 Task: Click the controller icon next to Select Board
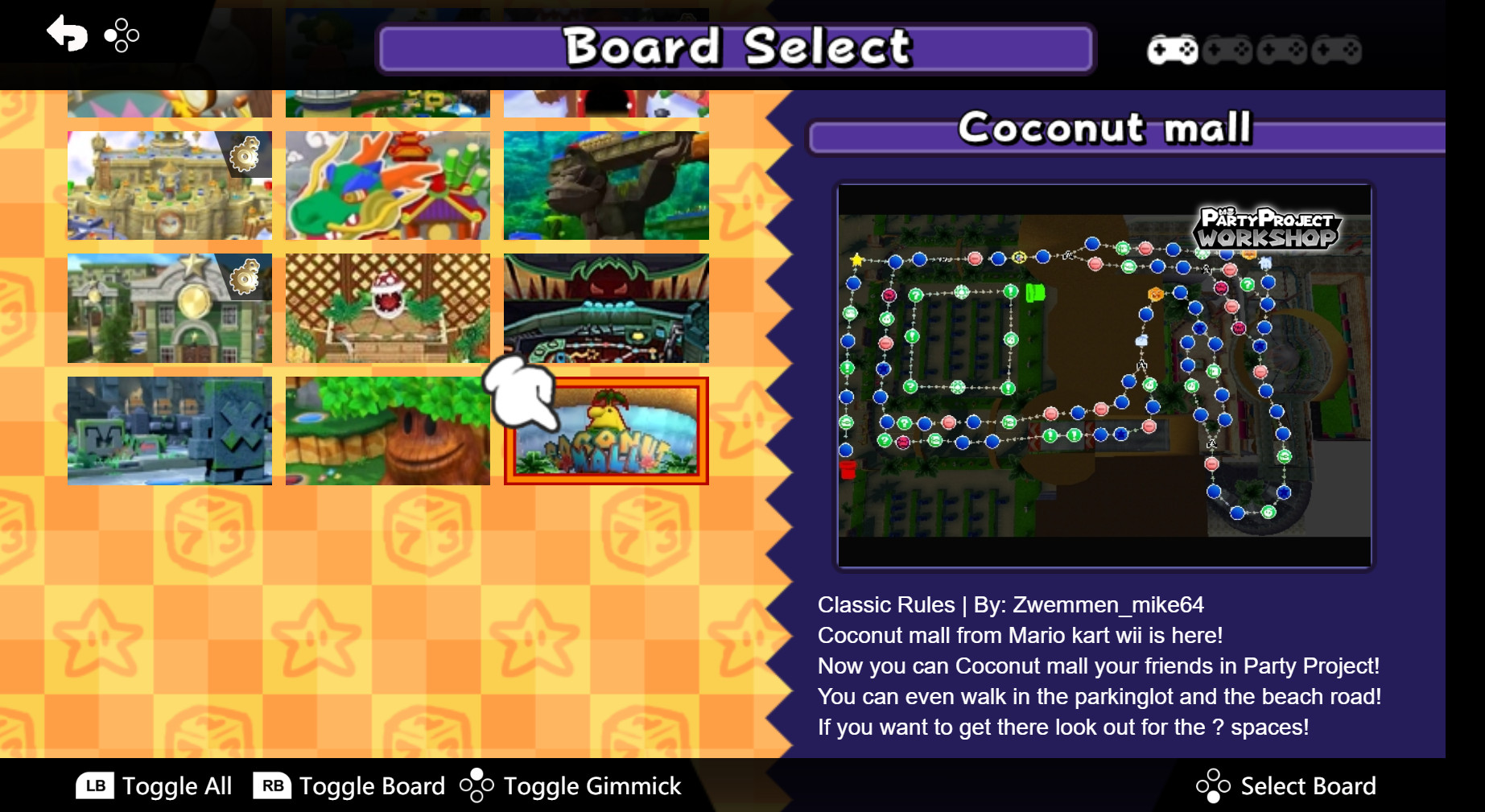tap(1213, 785)
